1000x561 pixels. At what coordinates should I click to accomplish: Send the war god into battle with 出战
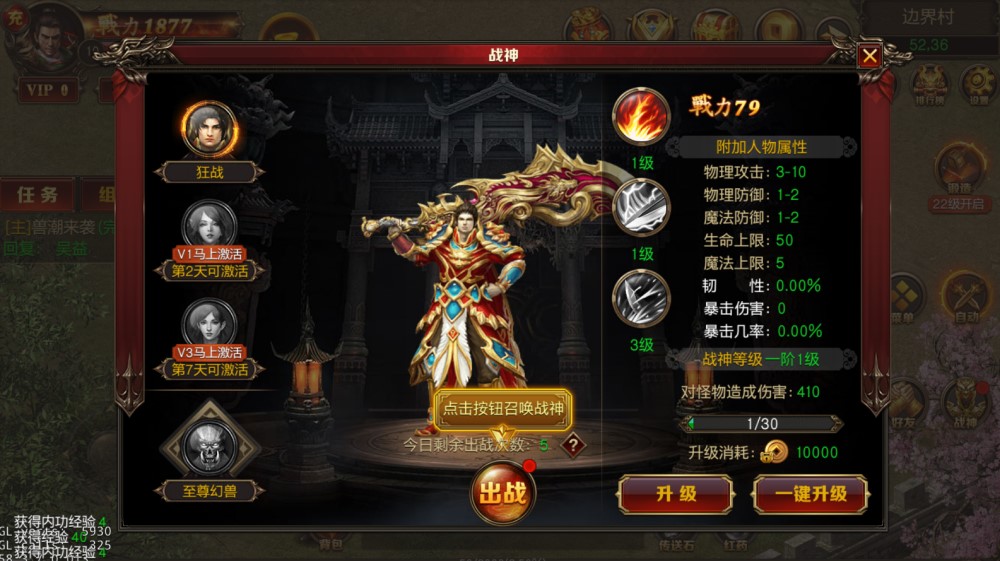click(x=503, y=492)
